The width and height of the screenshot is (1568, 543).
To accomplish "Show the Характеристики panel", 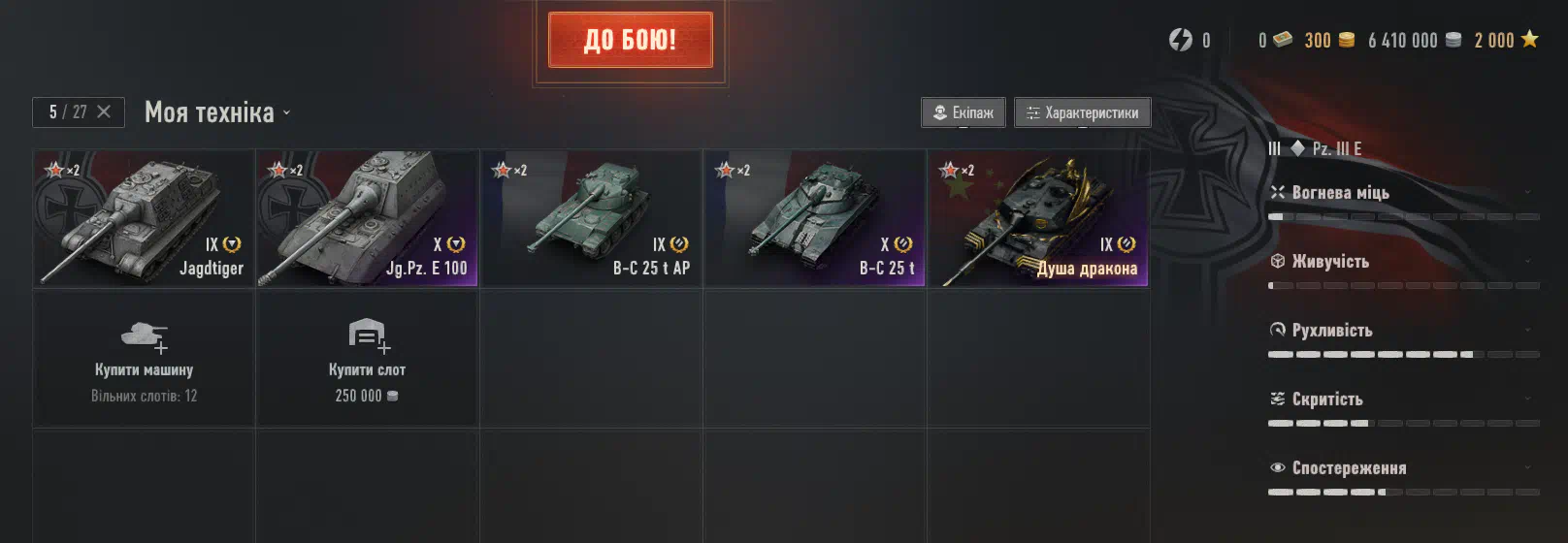I will [1083, 112].
